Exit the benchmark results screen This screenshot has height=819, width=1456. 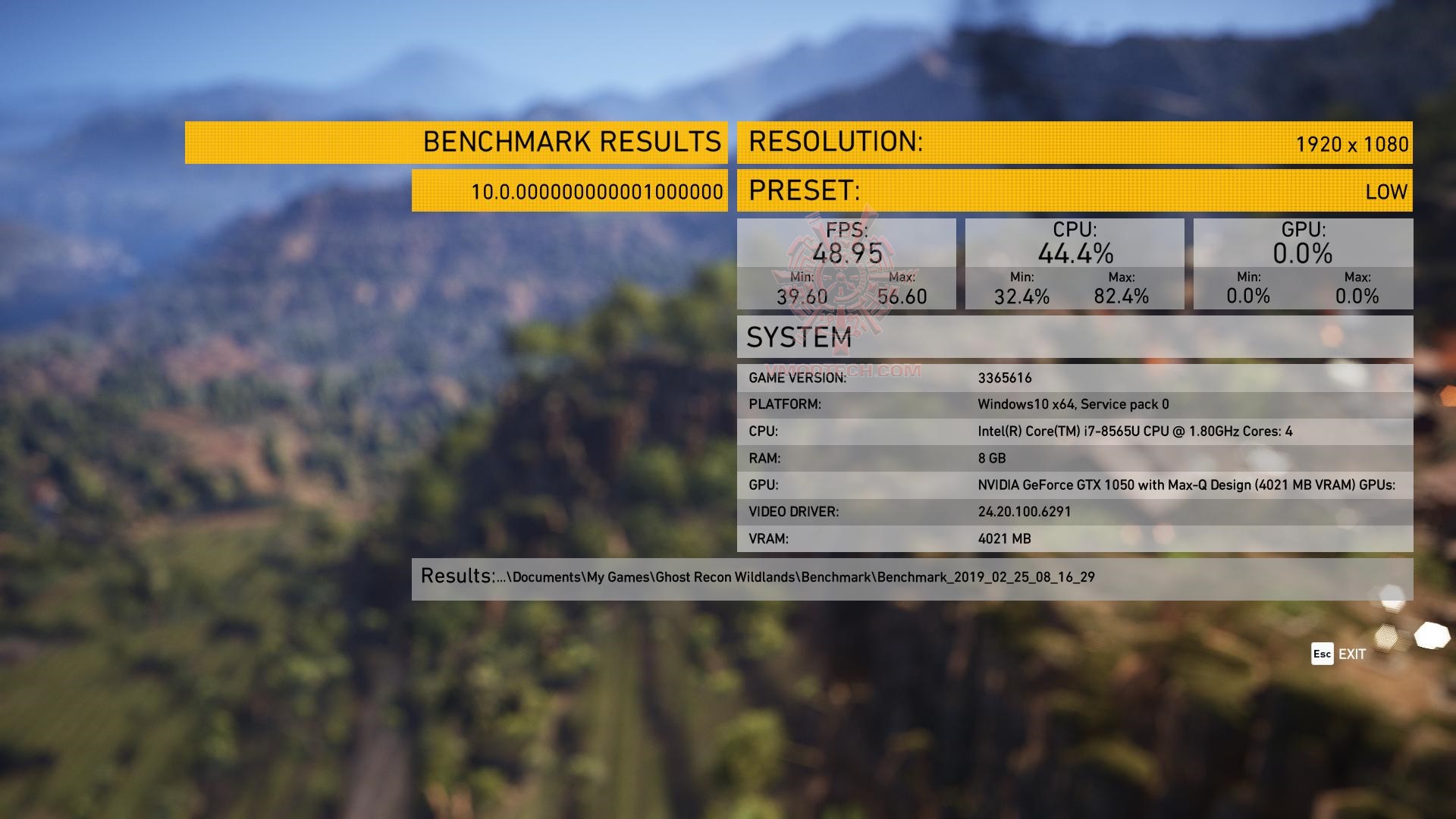tap(1340, 654)
